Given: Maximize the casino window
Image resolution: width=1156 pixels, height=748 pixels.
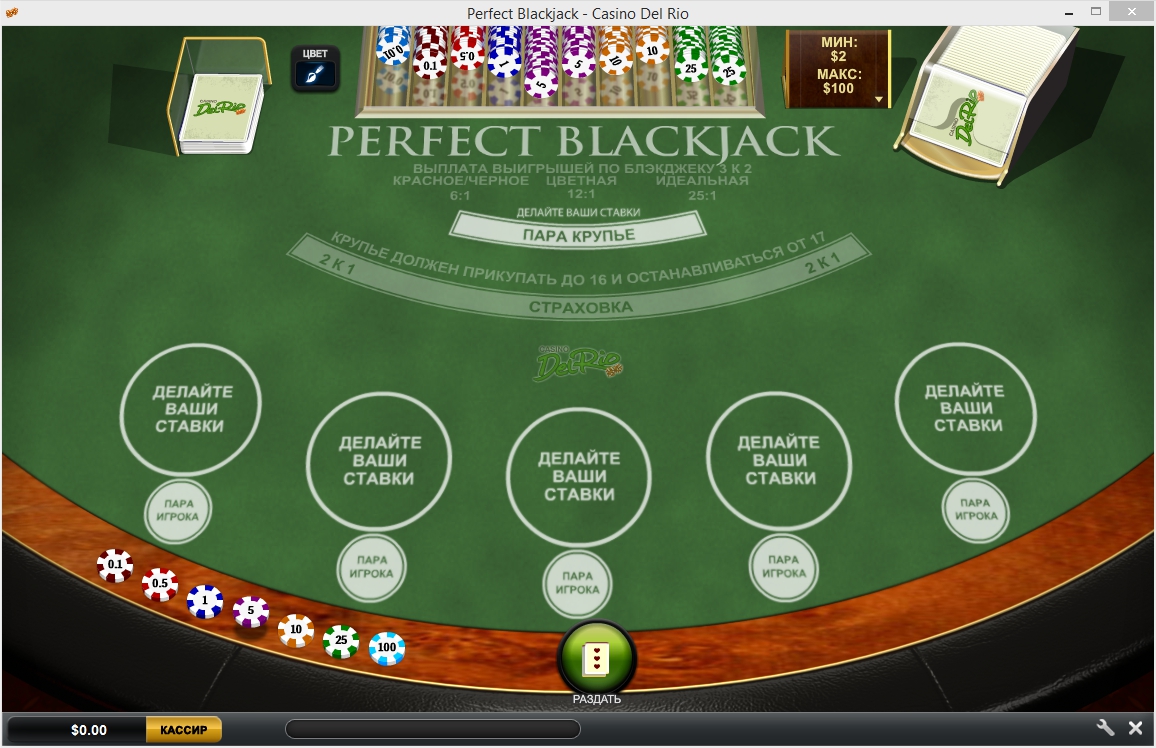Looking at the screenshot, I should [x=1097, y=12].
